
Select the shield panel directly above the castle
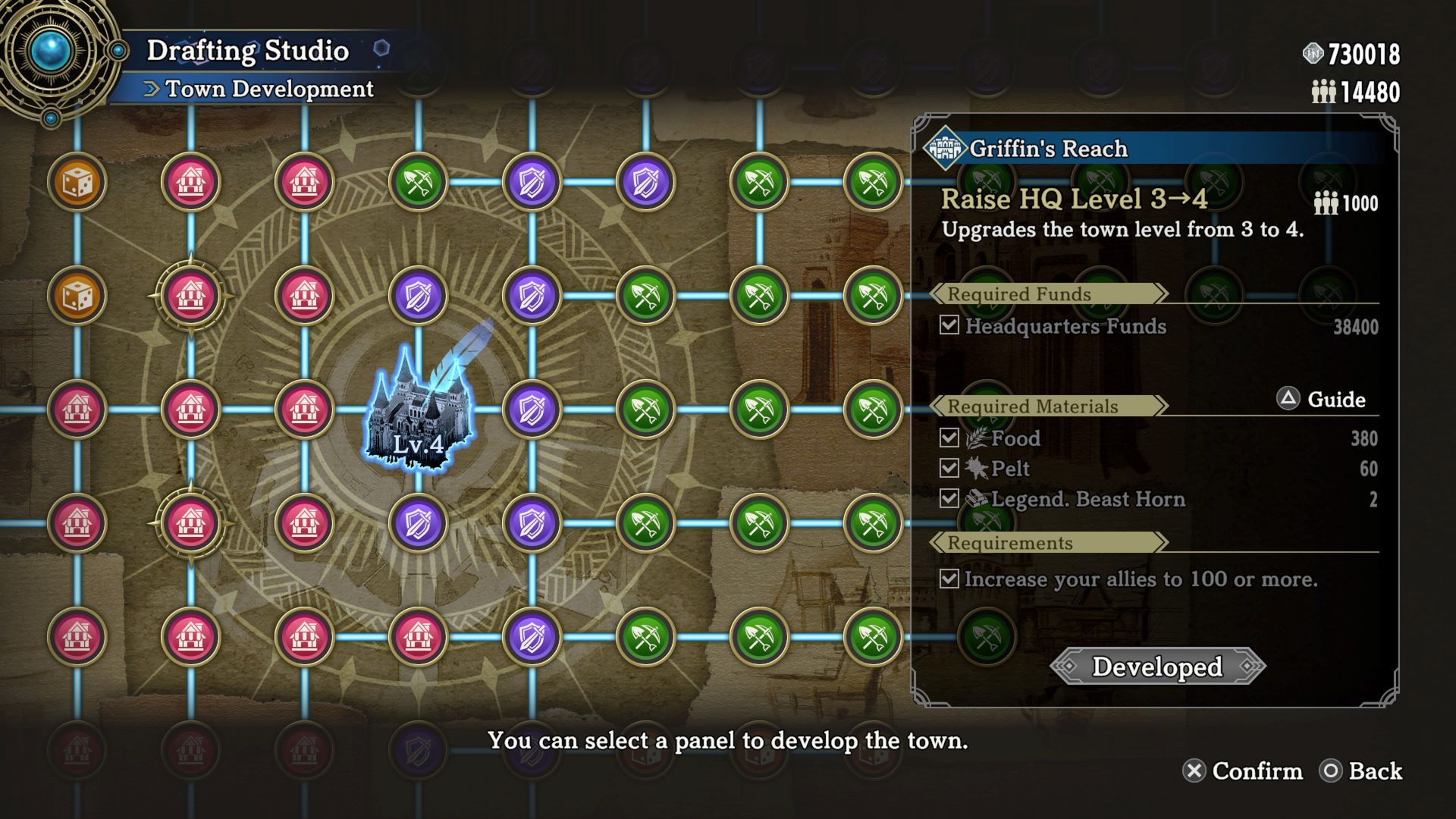(x=418, y=296)
